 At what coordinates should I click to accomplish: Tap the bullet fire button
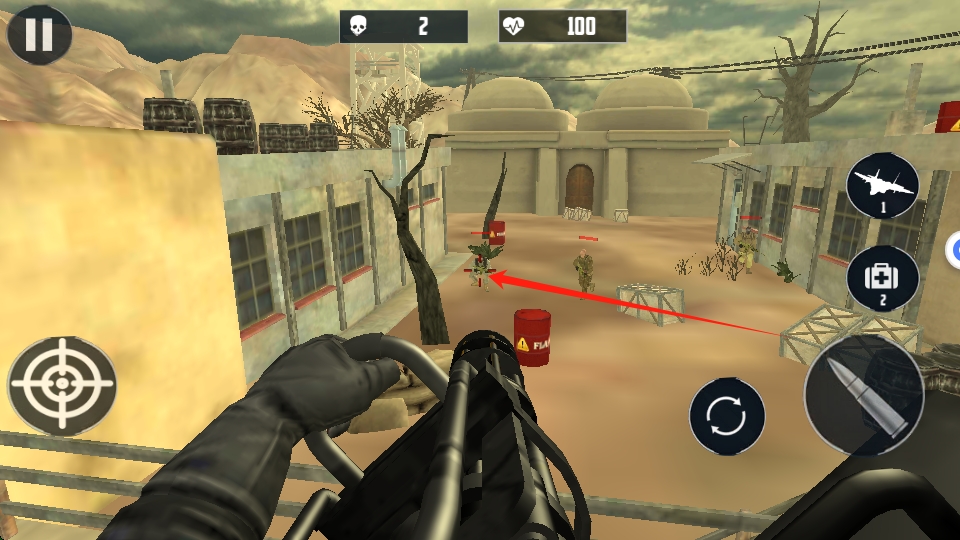pyautogui.click(x=863, y=396)
